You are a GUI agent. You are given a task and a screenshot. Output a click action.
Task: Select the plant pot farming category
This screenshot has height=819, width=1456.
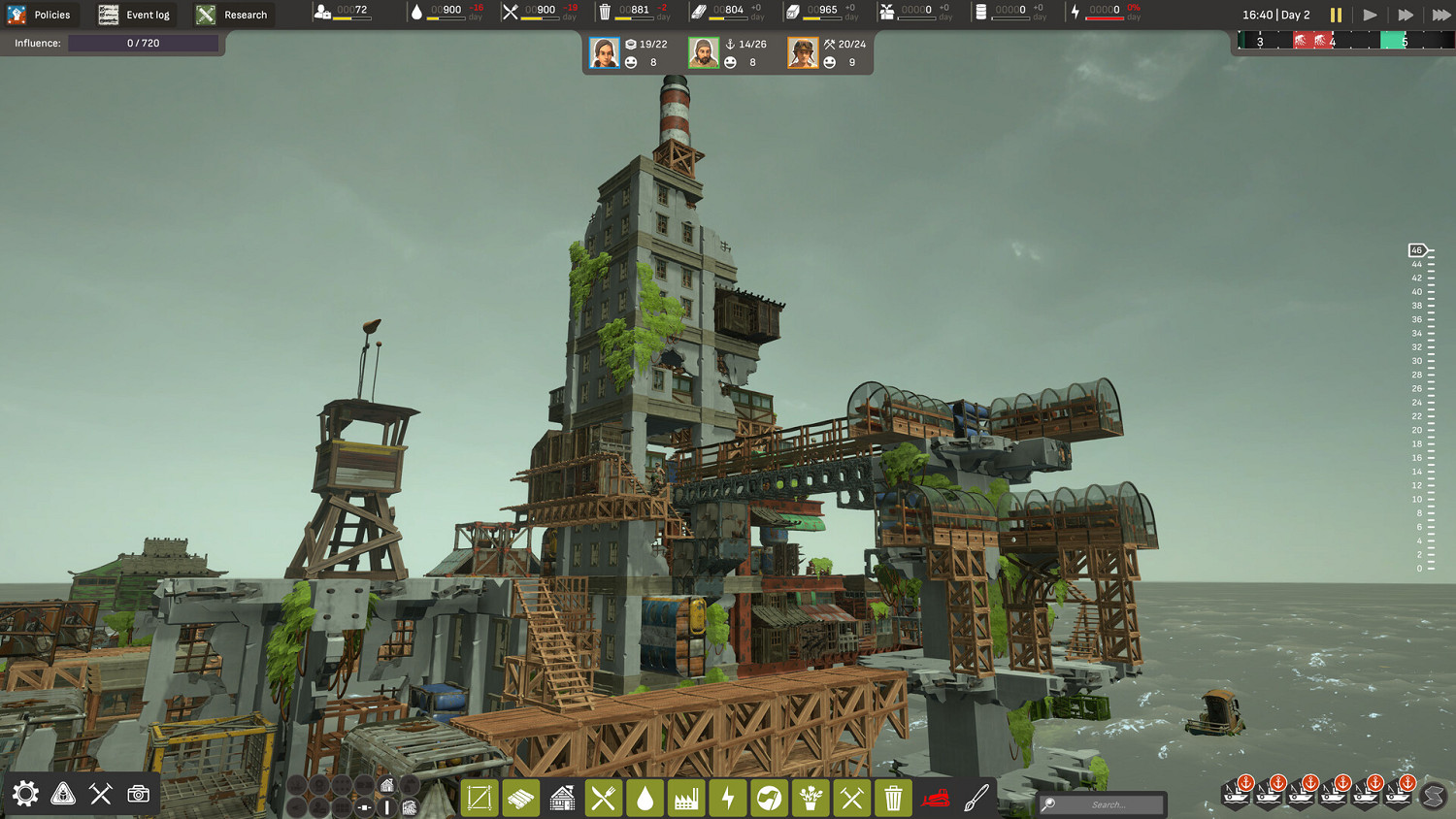(811, 798)
